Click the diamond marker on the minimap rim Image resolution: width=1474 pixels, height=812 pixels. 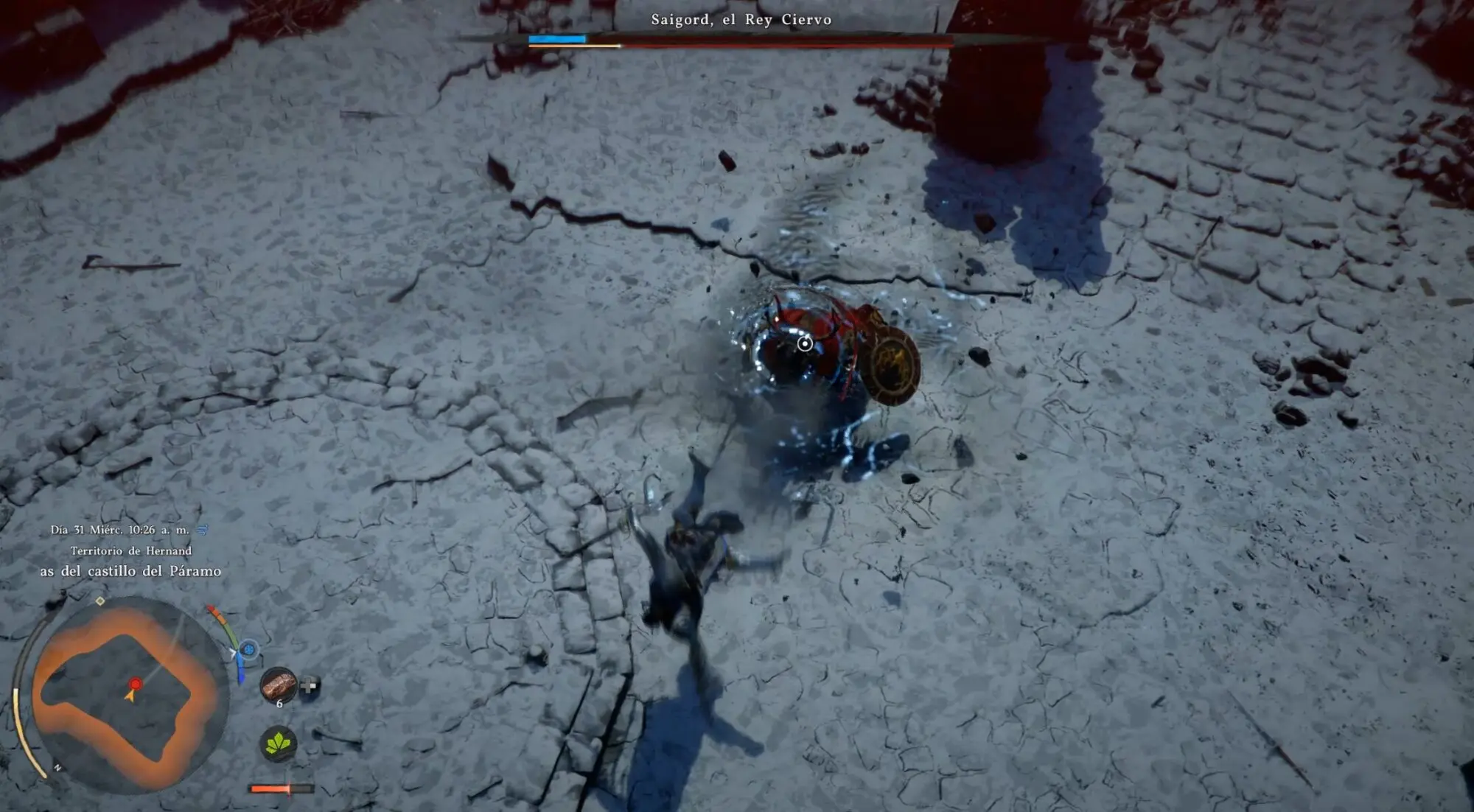tap(100, 601)
